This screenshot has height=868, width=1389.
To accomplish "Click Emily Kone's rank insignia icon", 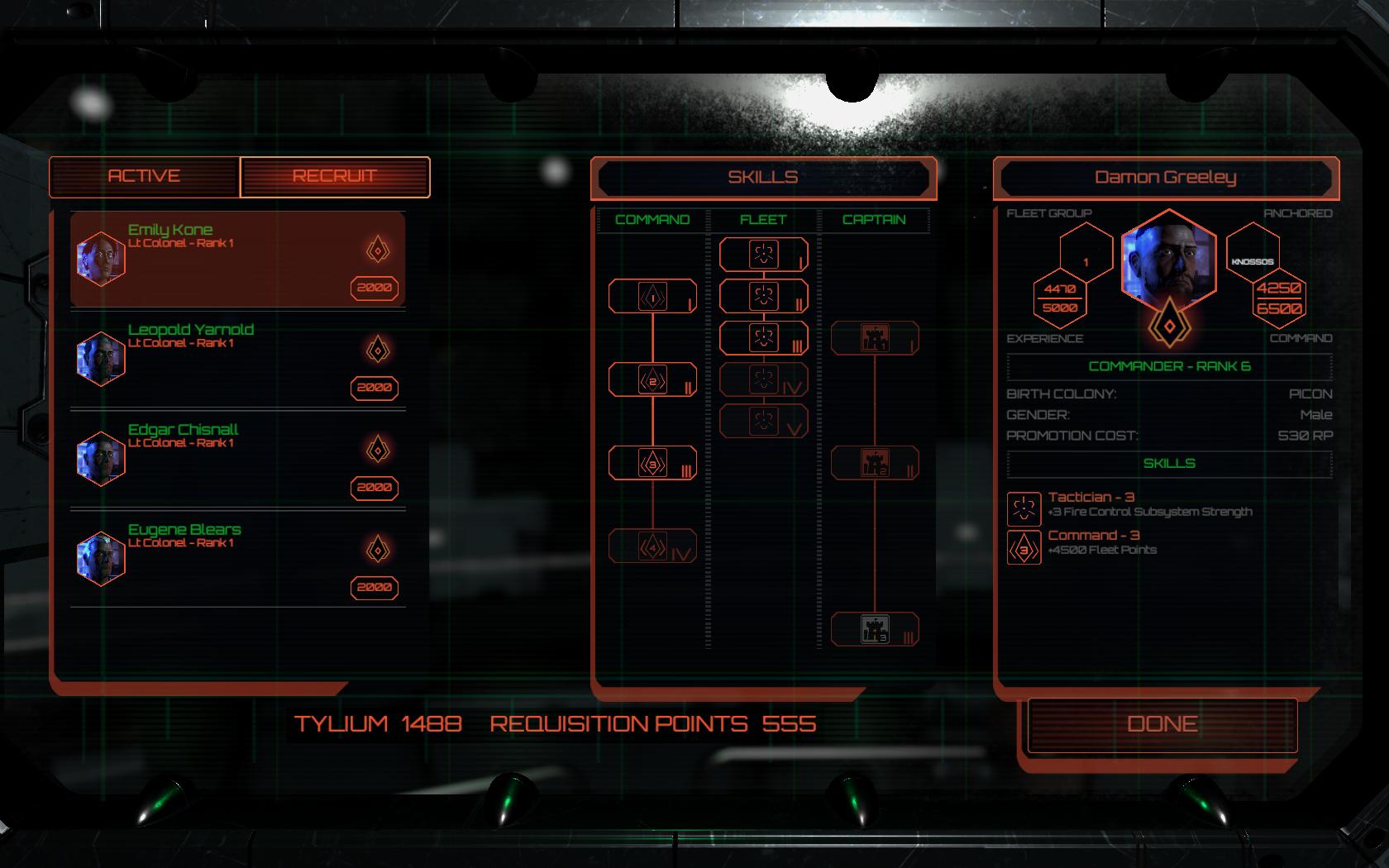I will pos(377,248).
